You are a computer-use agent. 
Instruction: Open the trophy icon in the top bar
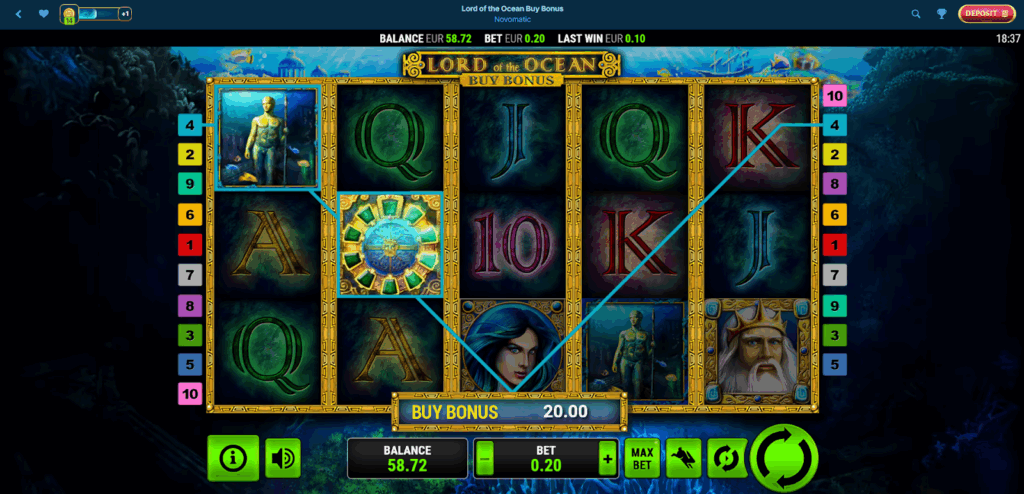(943, 14)
